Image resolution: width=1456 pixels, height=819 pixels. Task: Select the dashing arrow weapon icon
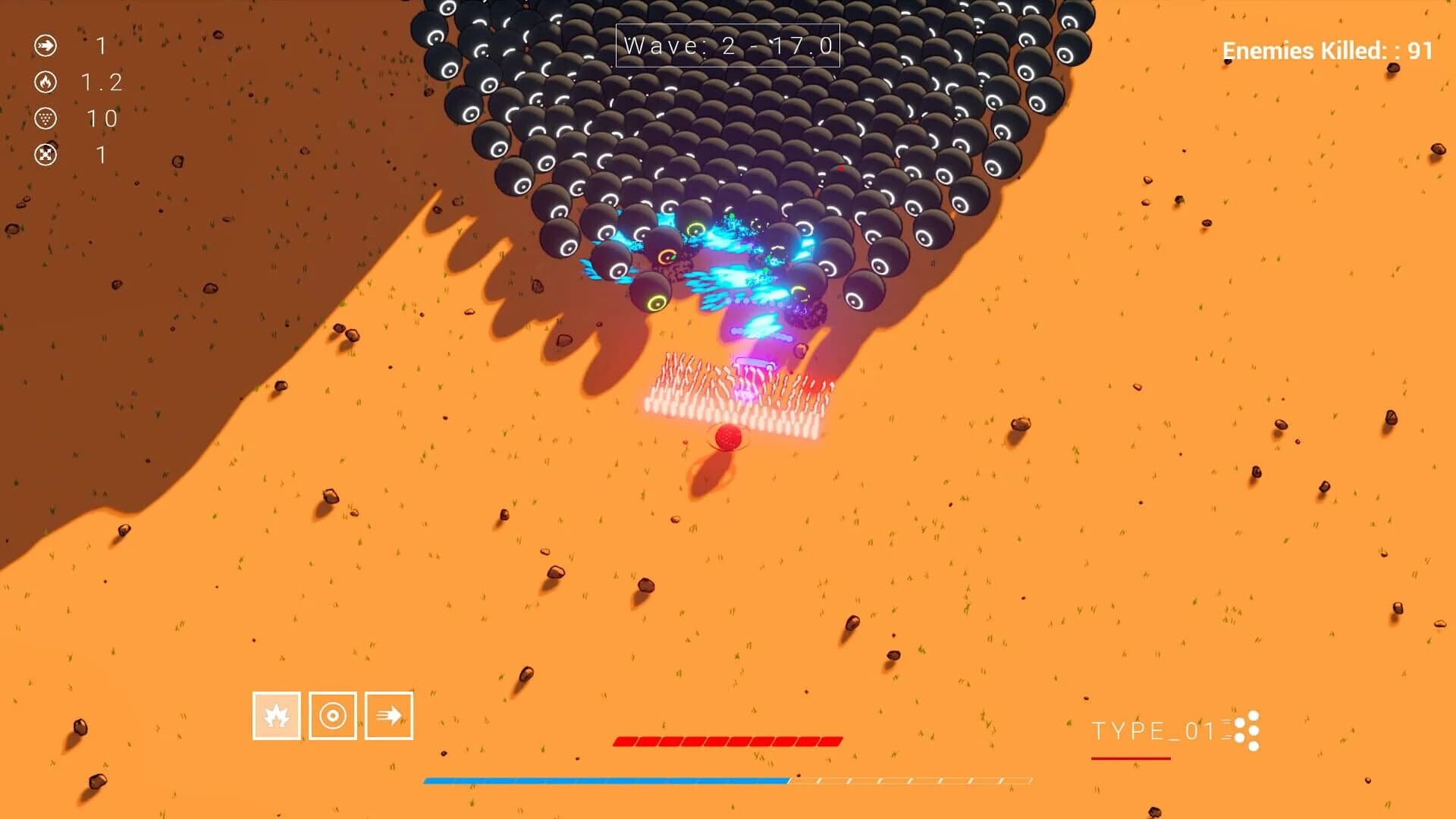tap(388, 717)
